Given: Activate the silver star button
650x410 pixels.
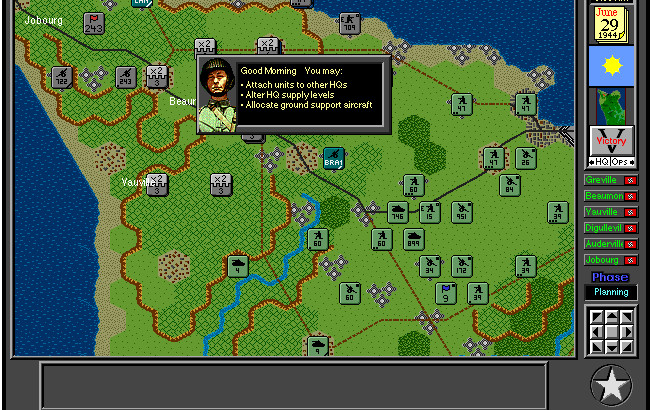Looking at the screenshot, I should point(610,384).
